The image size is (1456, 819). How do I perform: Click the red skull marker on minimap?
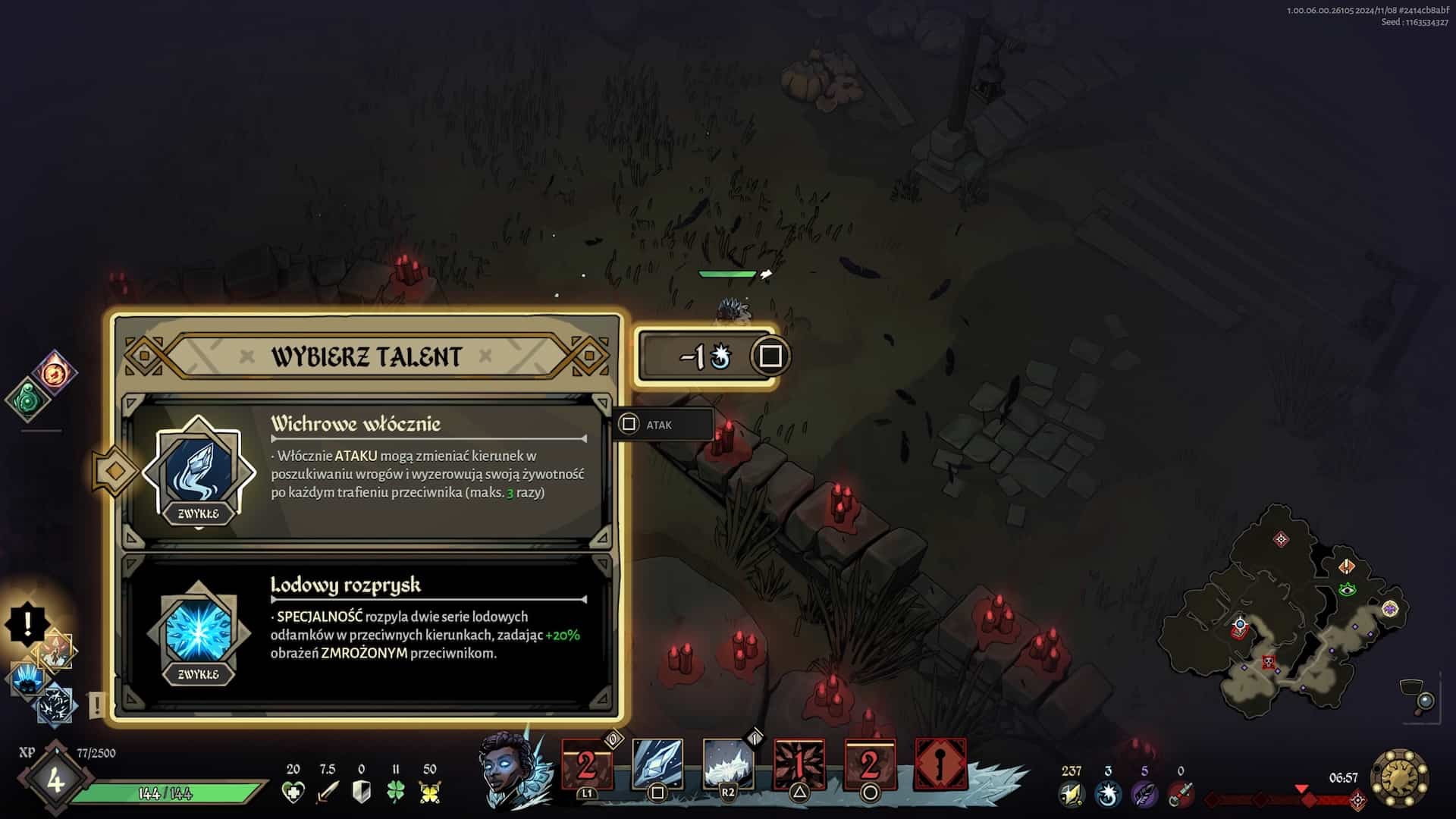tap(1268, 663)
